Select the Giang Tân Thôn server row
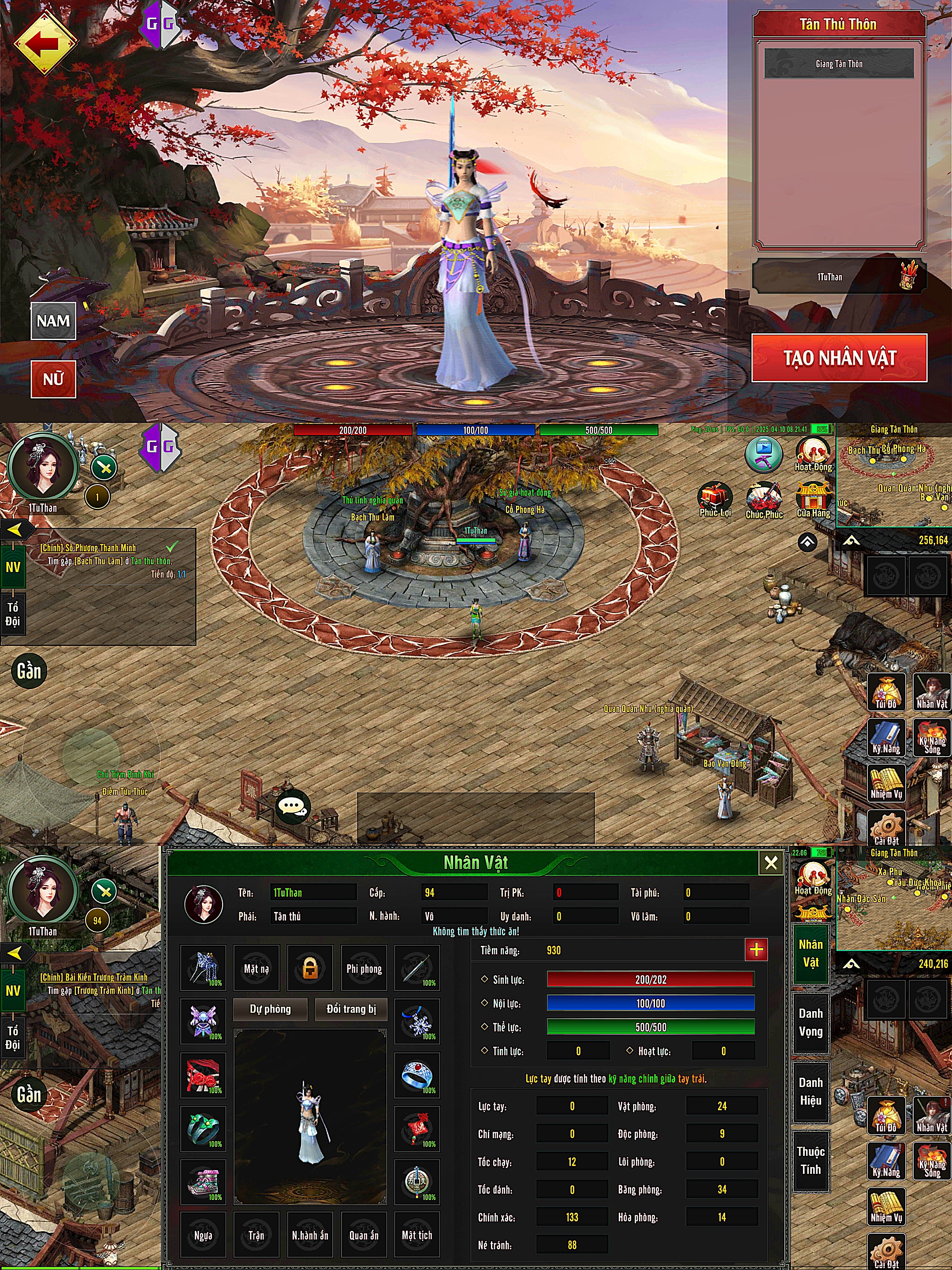 (x=838, y=64)
